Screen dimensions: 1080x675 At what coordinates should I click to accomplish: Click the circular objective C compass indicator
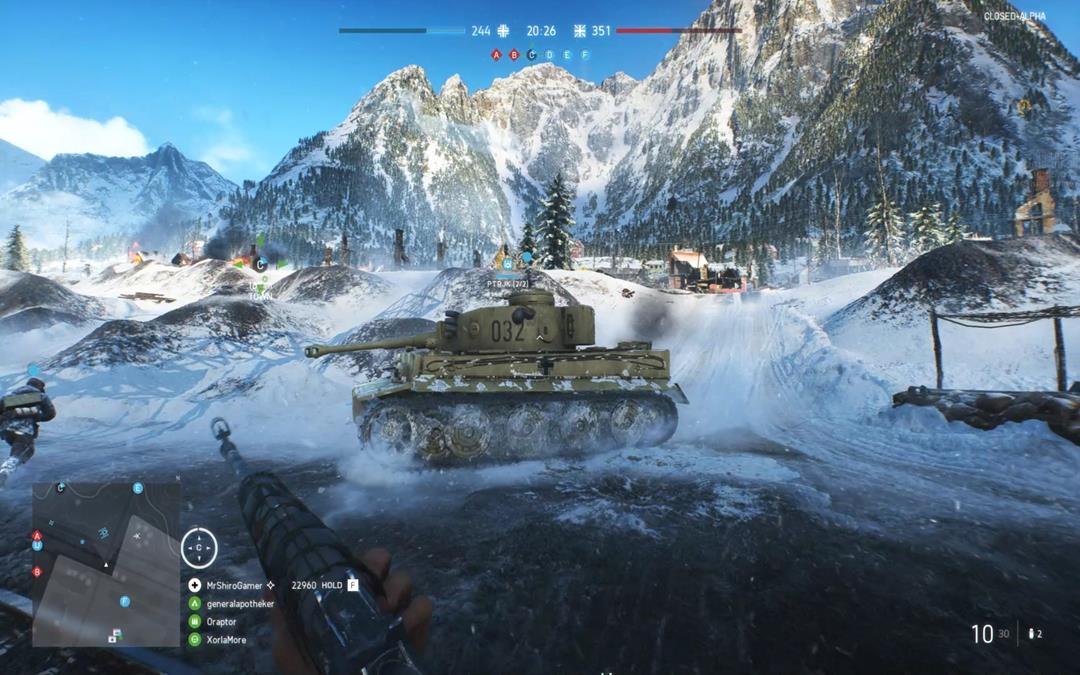[199, 548]
